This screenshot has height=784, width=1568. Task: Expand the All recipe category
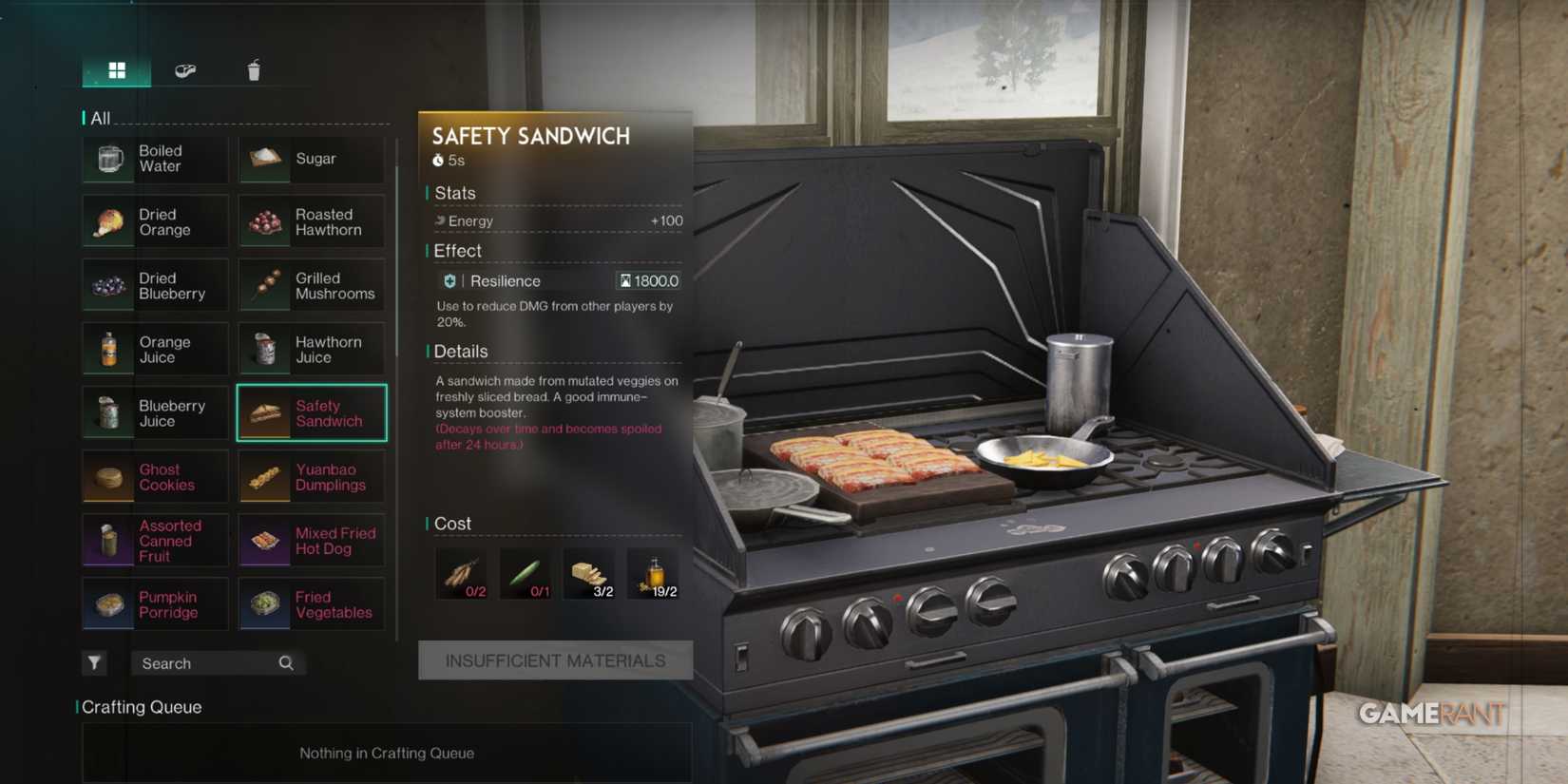click(102, 118)
